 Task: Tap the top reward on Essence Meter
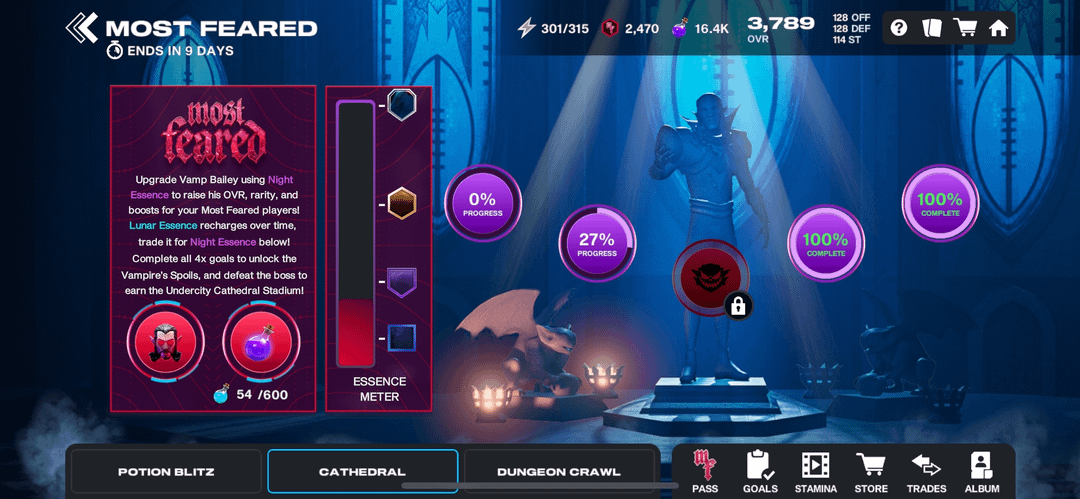click(x=401, y=104)
